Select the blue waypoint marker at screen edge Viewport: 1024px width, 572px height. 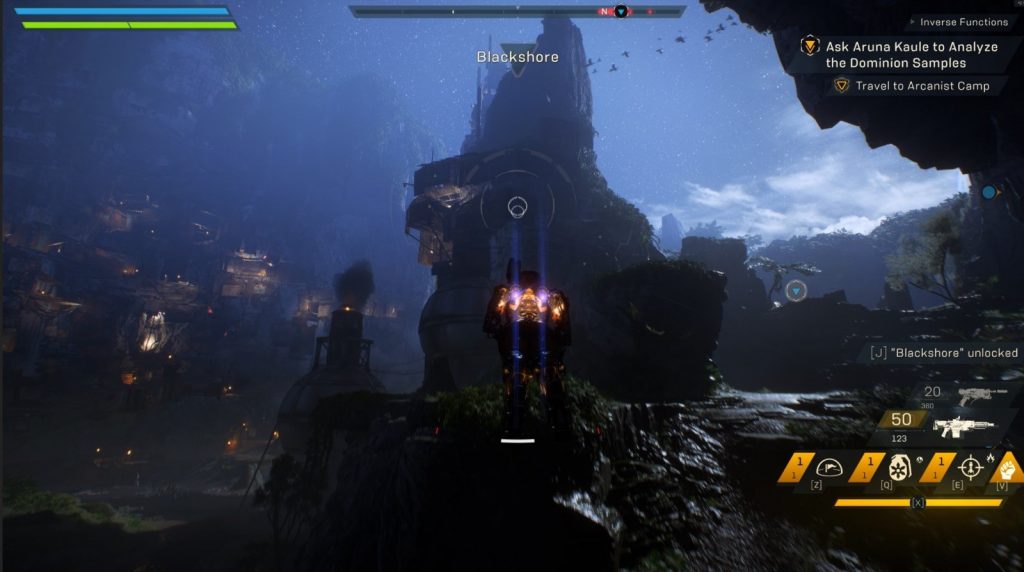(x=988, y=192)
